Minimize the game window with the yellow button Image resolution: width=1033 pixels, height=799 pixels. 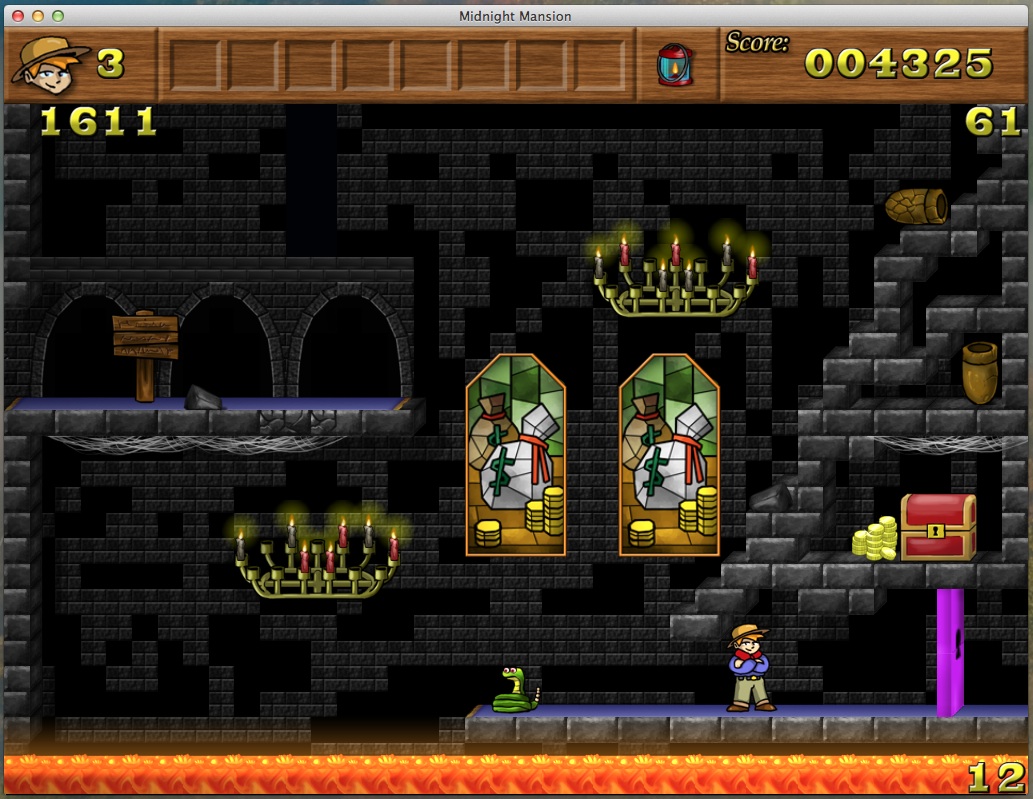pyautogui.click(x=38, y=16)
